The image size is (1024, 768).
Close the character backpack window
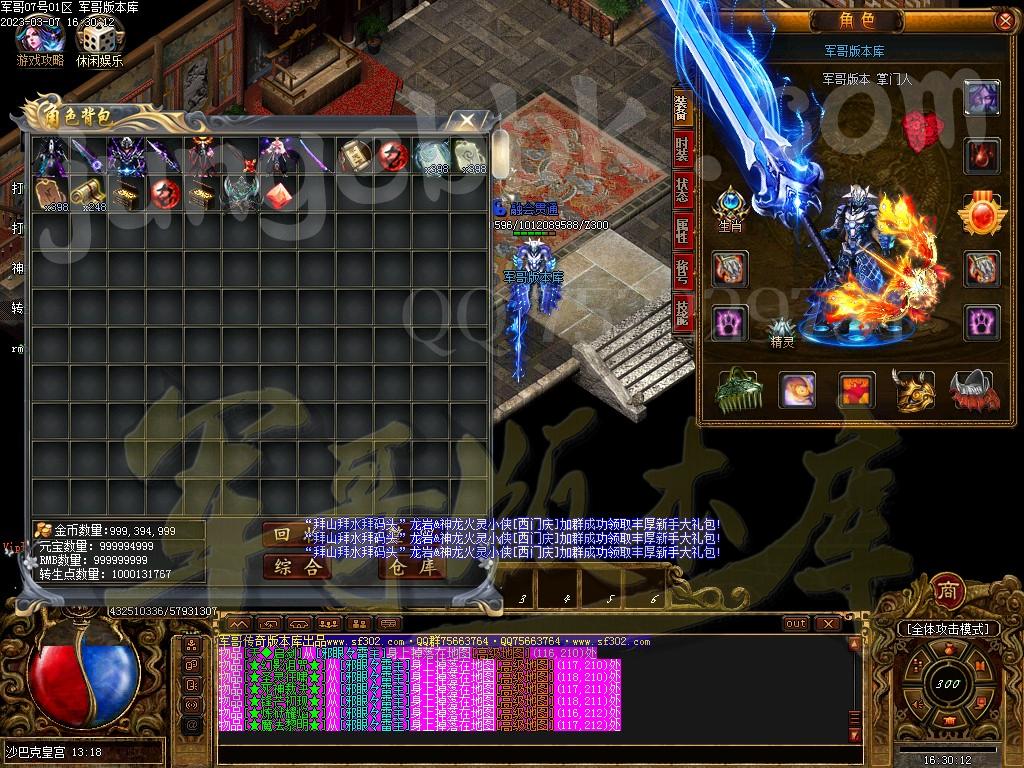pos(467,120)
